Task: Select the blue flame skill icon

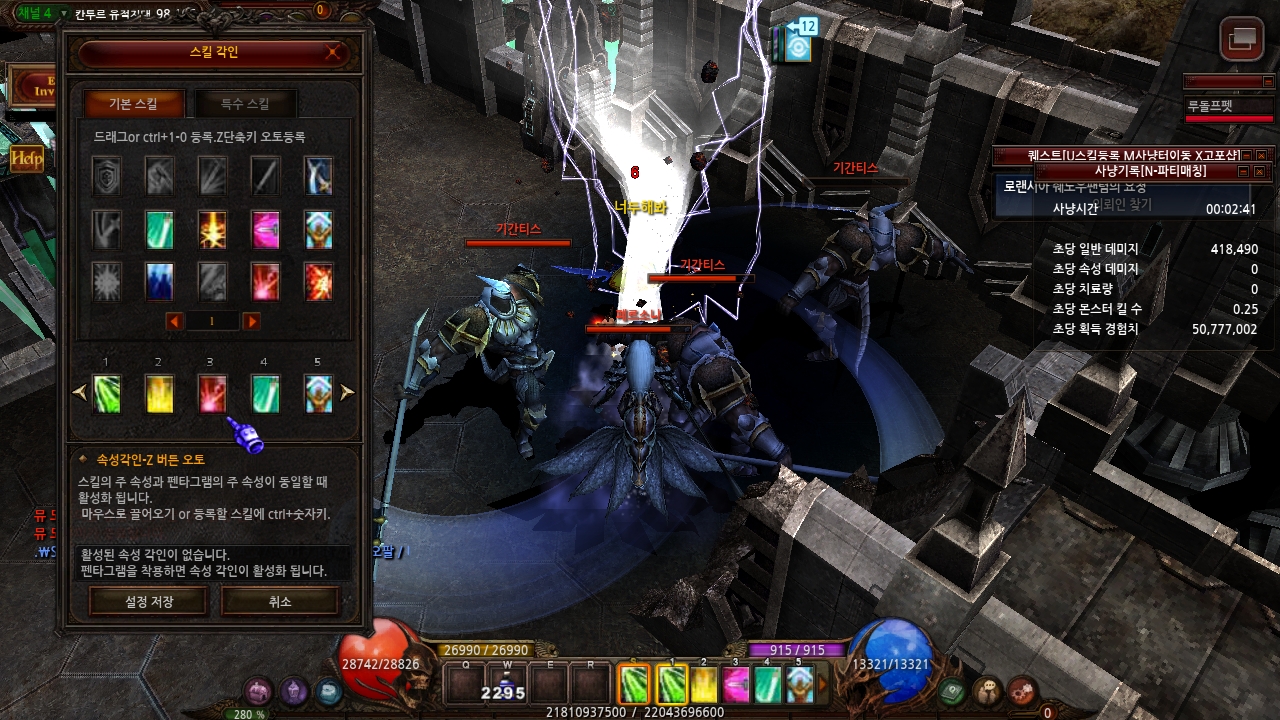Action: 160,281
